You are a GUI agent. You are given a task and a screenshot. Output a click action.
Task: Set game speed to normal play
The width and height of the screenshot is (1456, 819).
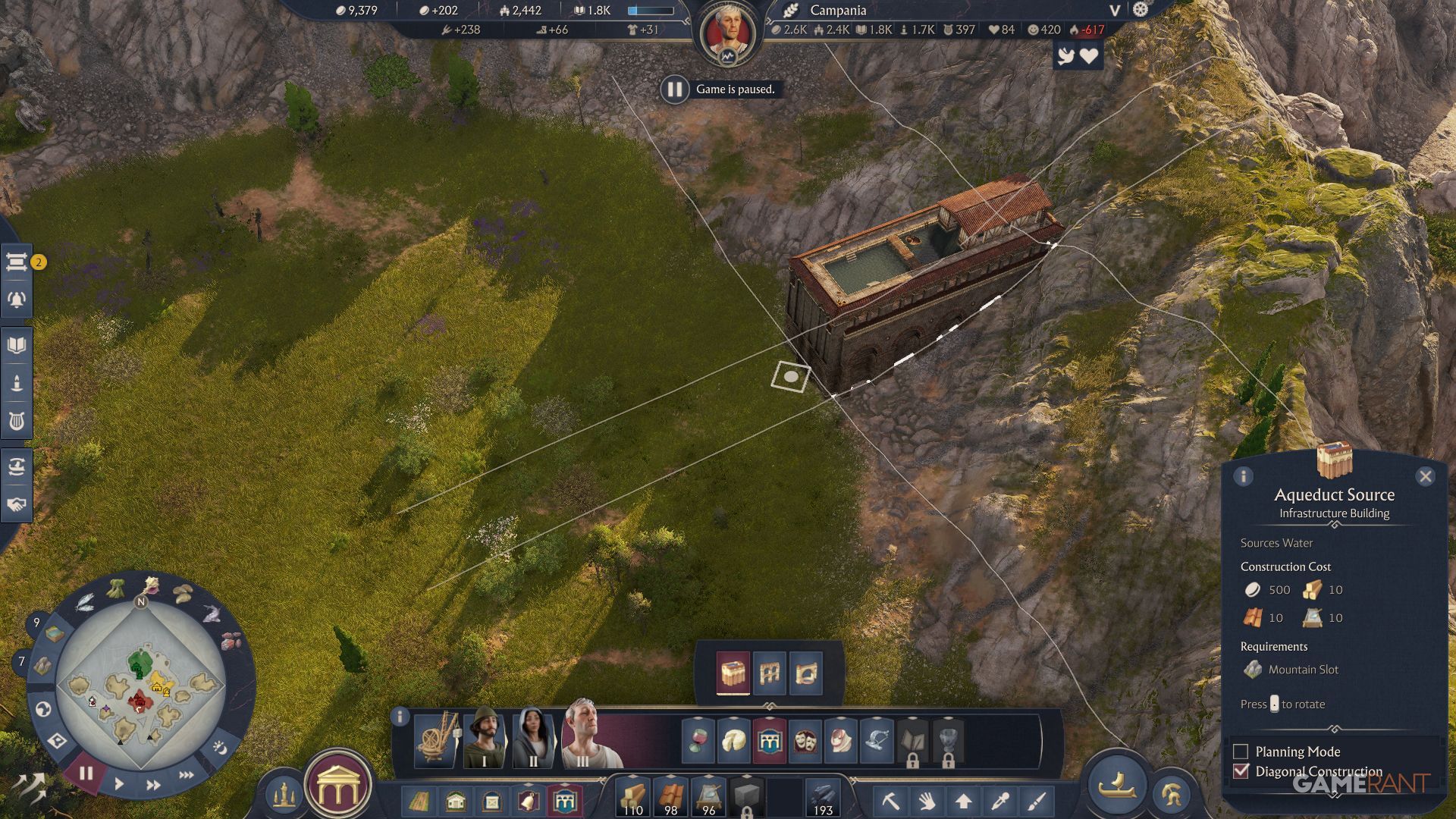coord(119,783)
